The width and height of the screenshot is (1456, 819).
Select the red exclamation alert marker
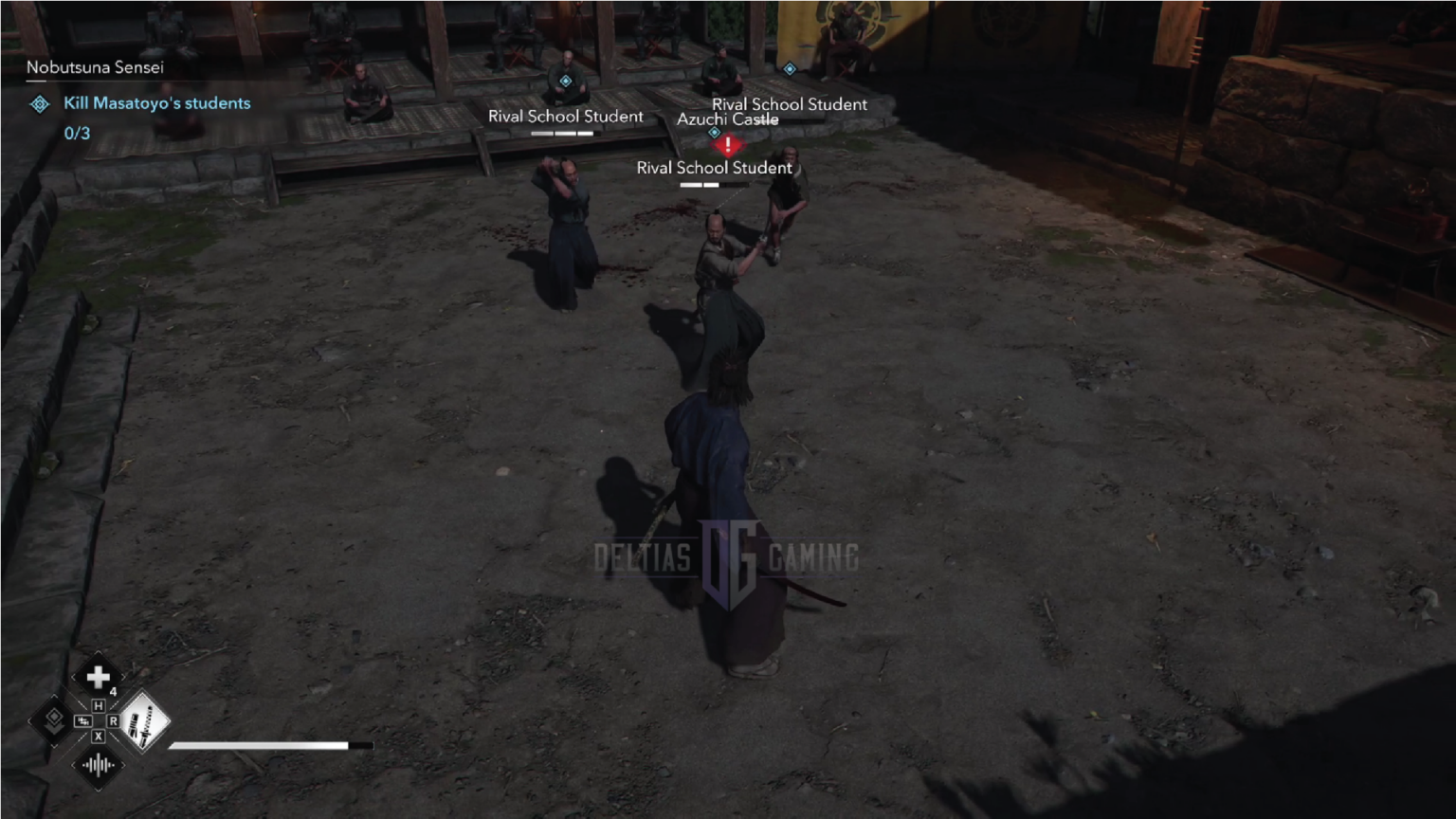click(726, 146)
